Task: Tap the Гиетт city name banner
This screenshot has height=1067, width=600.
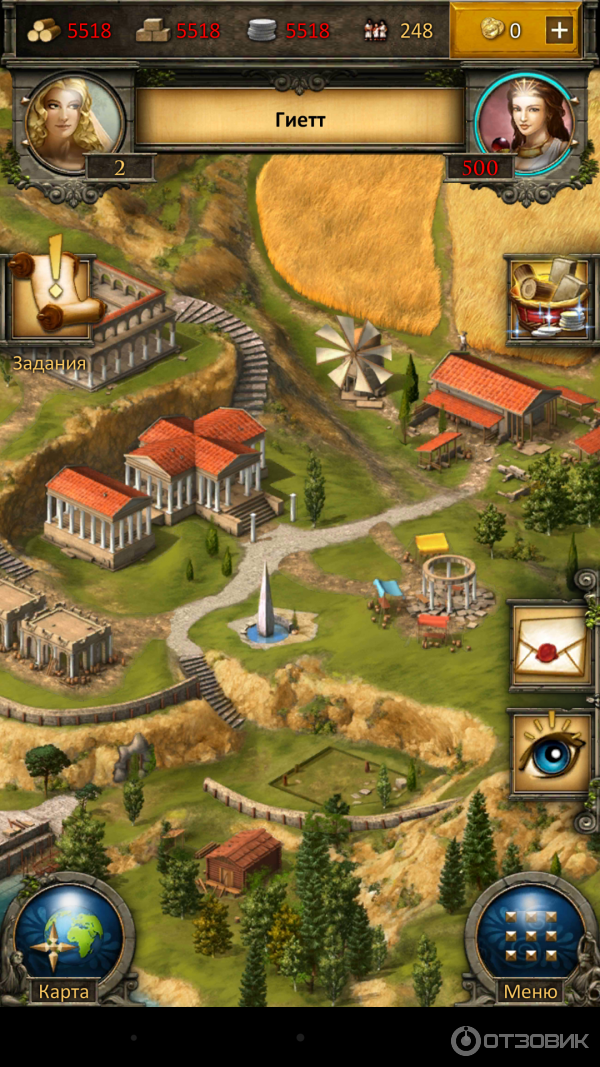Action: tap(300, 119)
